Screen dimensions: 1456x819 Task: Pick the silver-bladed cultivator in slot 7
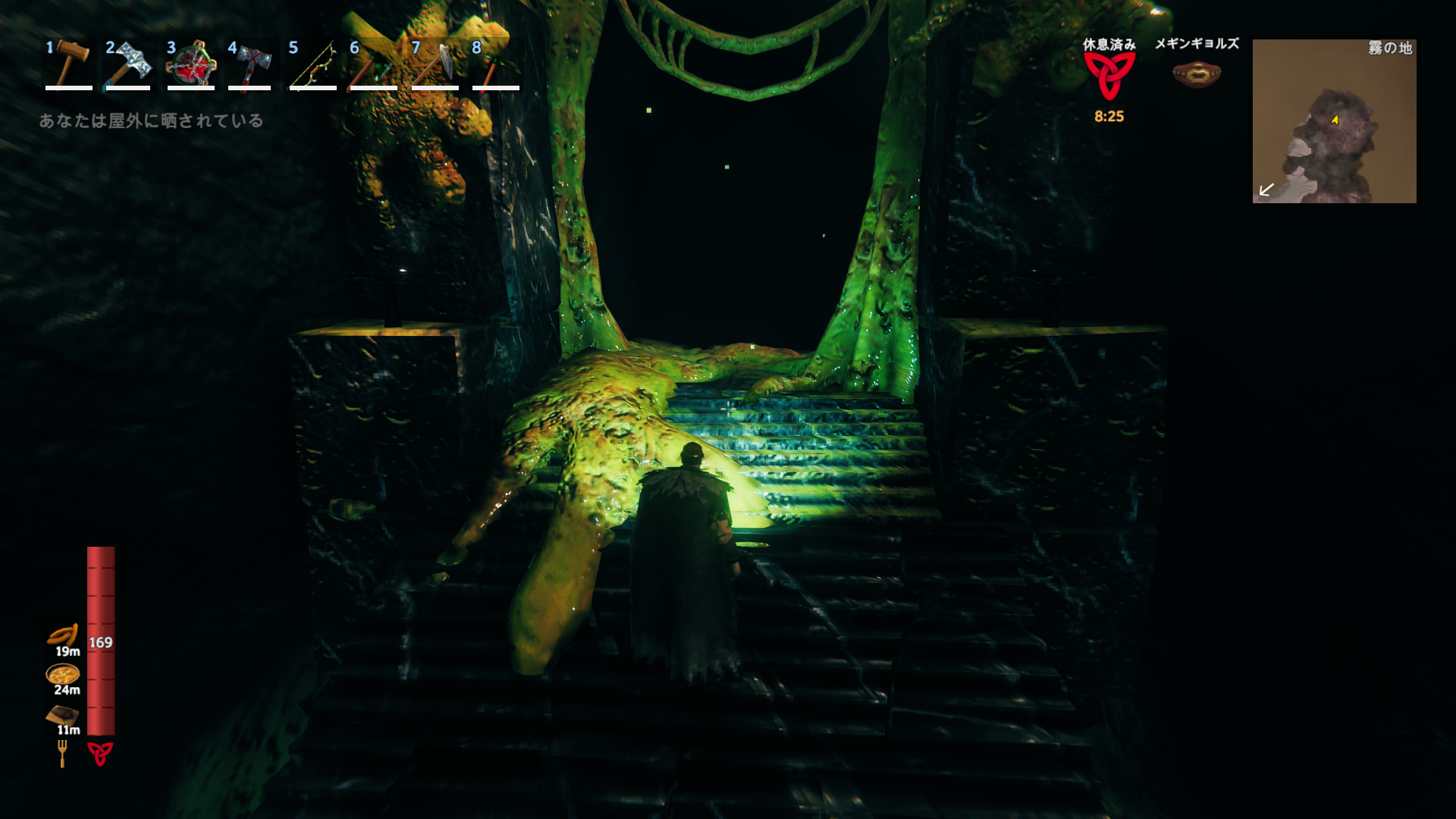[435, 64]
